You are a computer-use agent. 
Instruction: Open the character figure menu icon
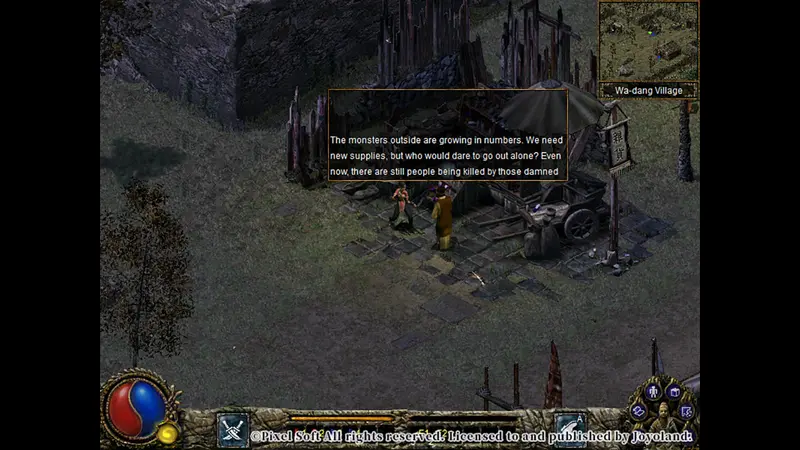pyautogui.click(x=654, y=392)
